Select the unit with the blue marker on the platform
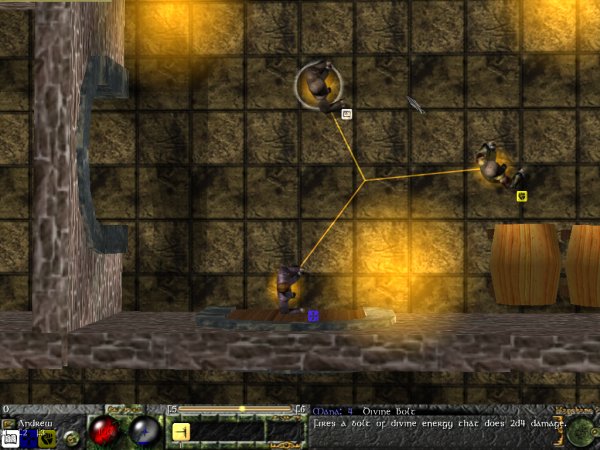The height and width of the screenshot is (450, 600). (x=290, y=288)
